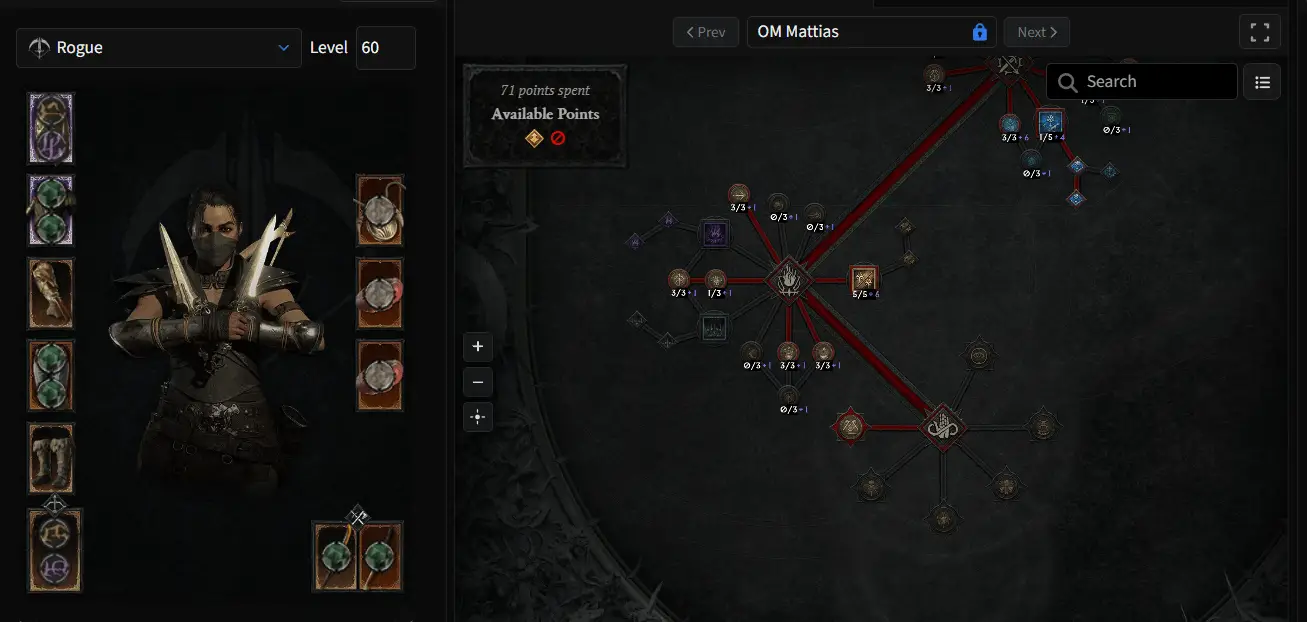Select the purple square skill node

(714, 234)
